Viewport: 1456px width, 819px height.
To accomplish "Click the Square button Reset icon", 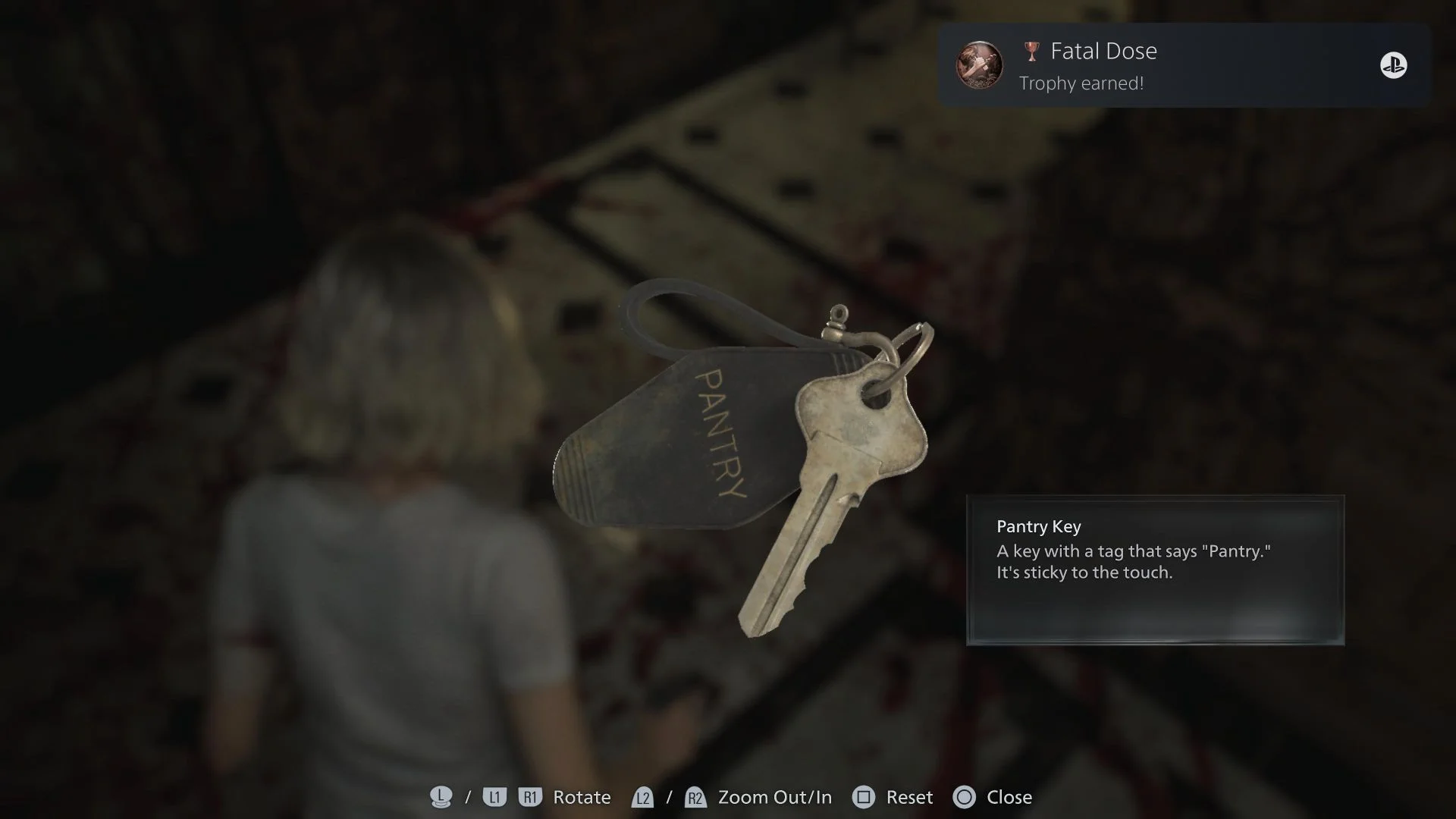I will coord(864,797).
